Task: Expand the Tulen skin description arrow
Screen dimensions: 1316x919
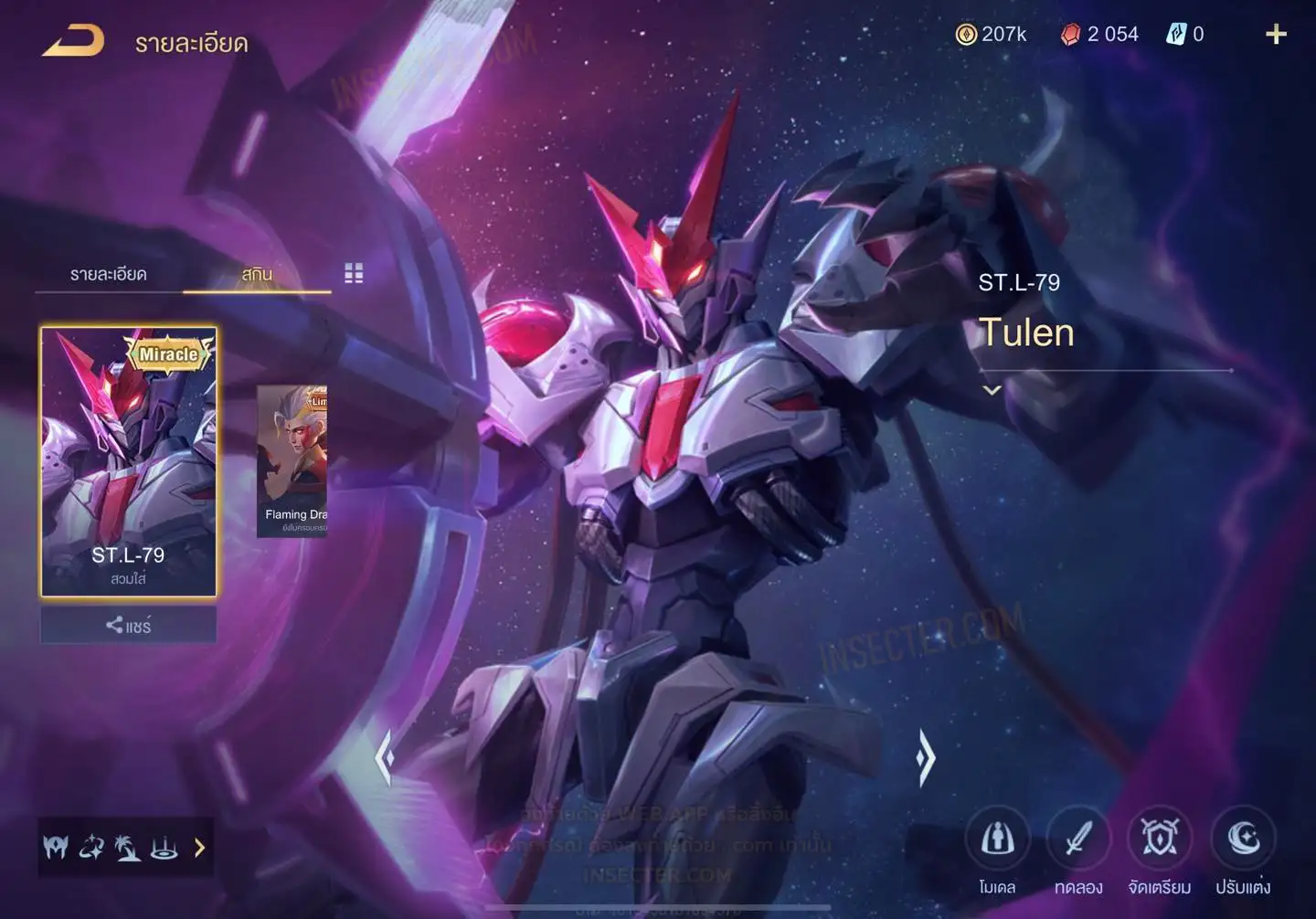Action: 992,390
